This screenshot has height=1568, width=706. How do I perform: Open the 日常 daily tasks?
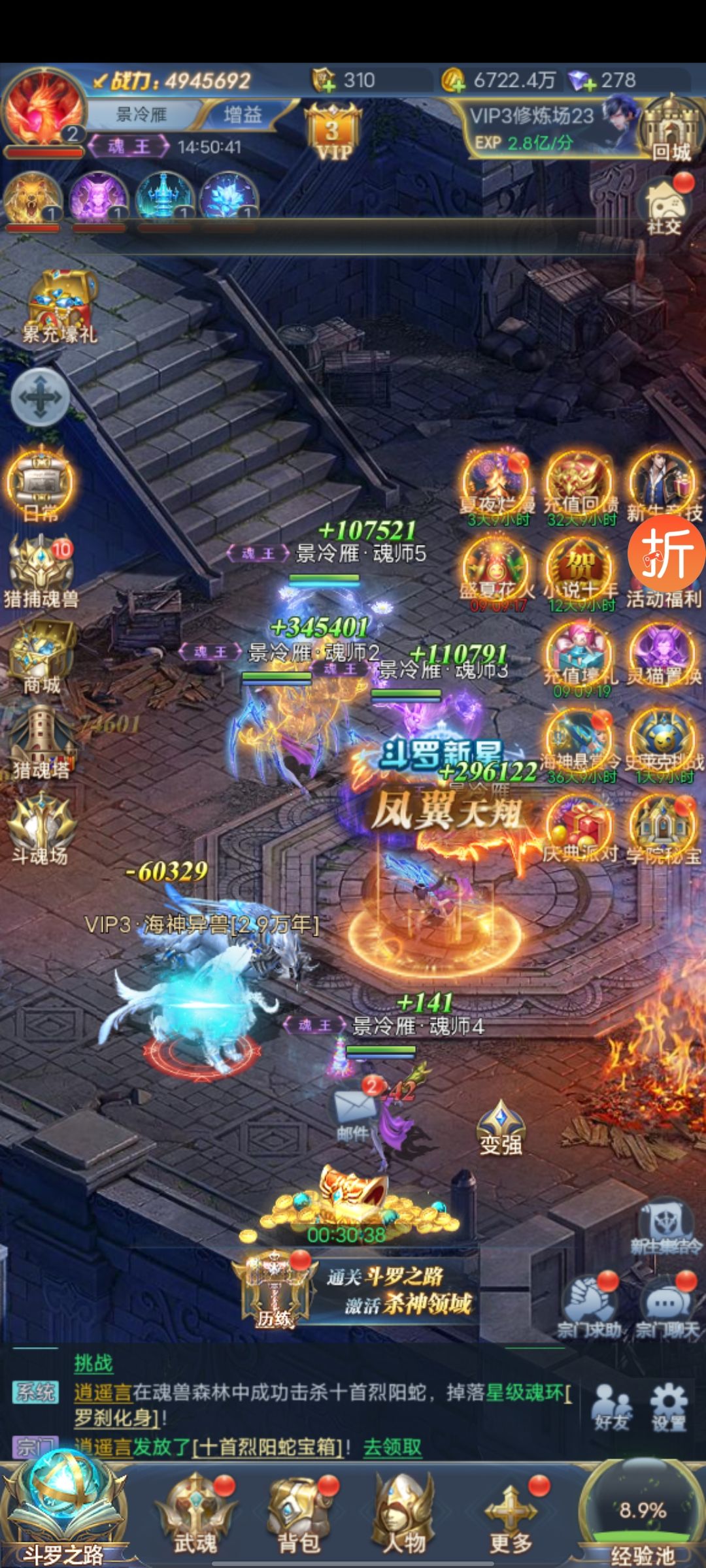tap(41, 483)
